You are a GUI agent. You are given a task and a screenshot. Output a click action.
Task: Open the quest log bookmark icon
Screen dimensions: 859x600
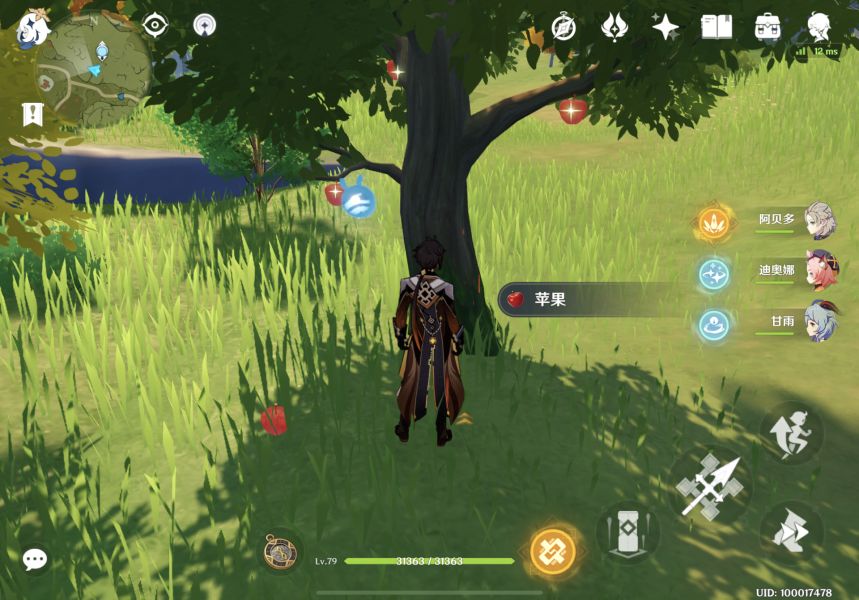[x=32, y=113]
